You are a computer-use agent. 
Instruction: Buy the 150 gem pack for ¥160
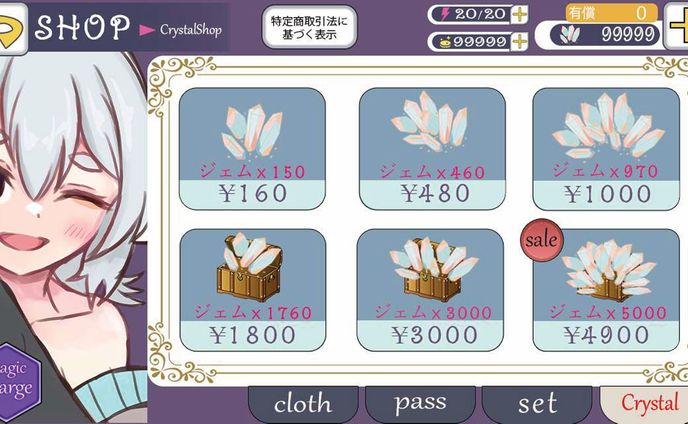[x=251, y=147]
